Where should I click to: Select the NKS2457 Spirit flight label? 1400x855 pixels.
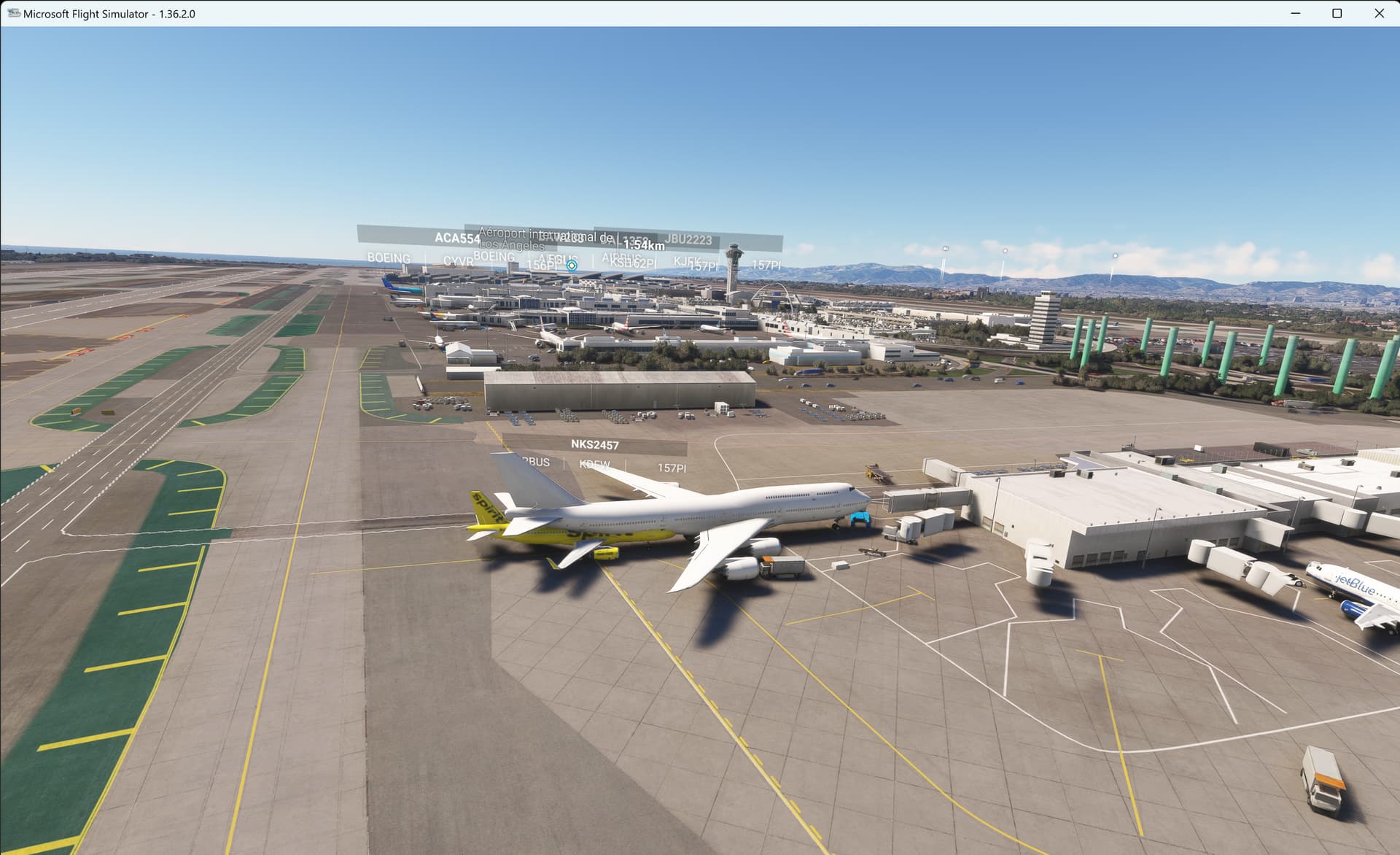[x=595, y=444]
